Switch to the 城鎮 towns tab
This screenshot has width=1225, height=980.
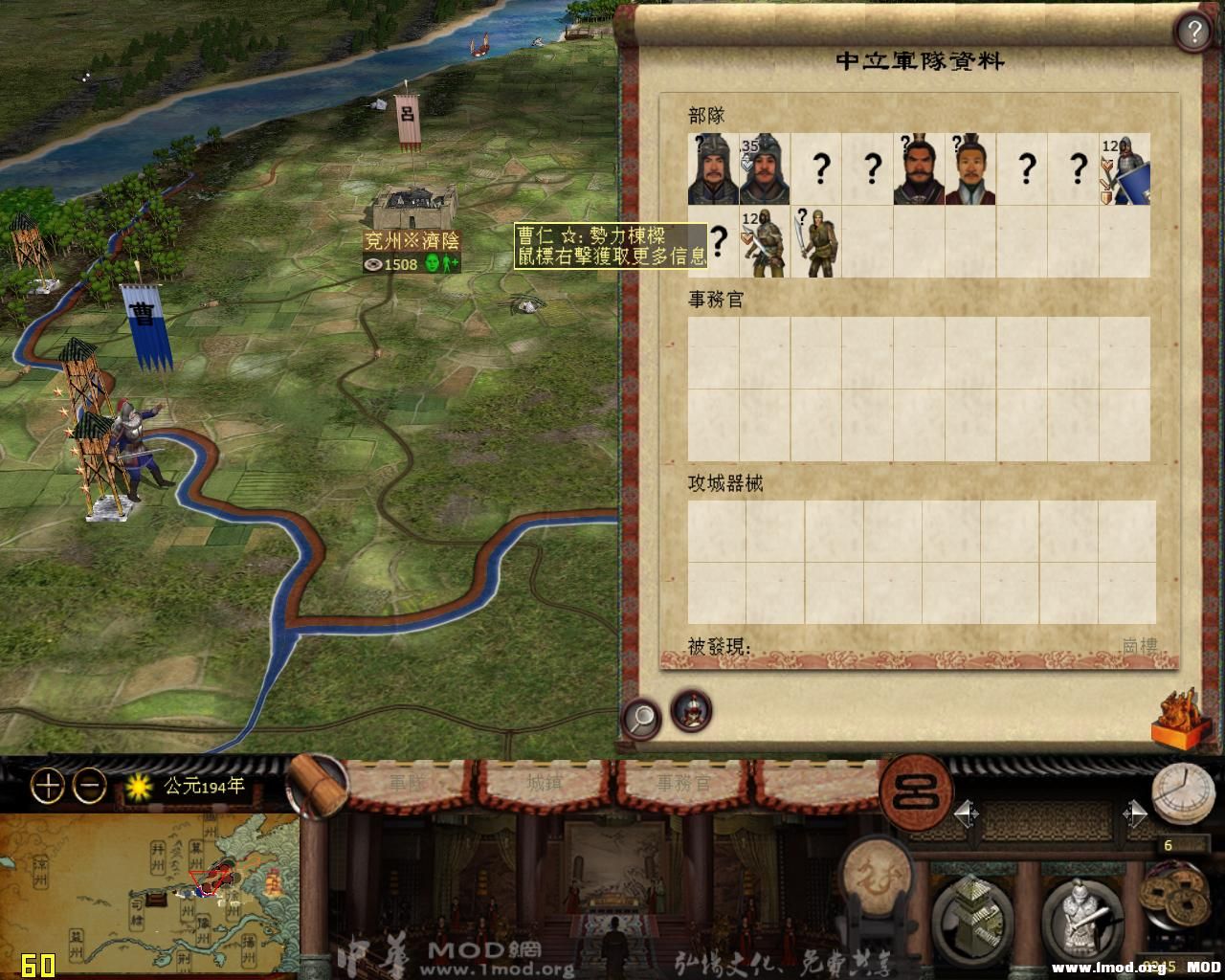[546, 783]
